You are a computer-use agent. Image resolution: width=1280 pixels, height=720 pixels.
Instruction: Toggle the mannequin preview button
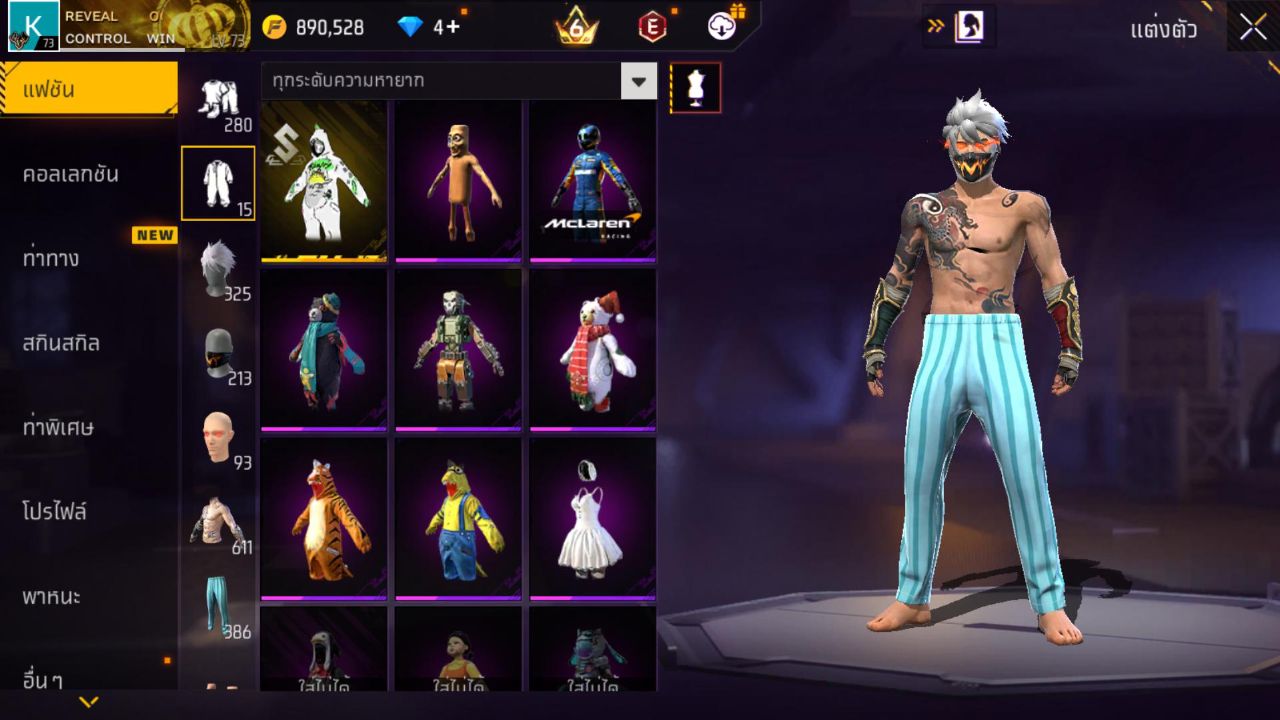(x=695, y=88)
